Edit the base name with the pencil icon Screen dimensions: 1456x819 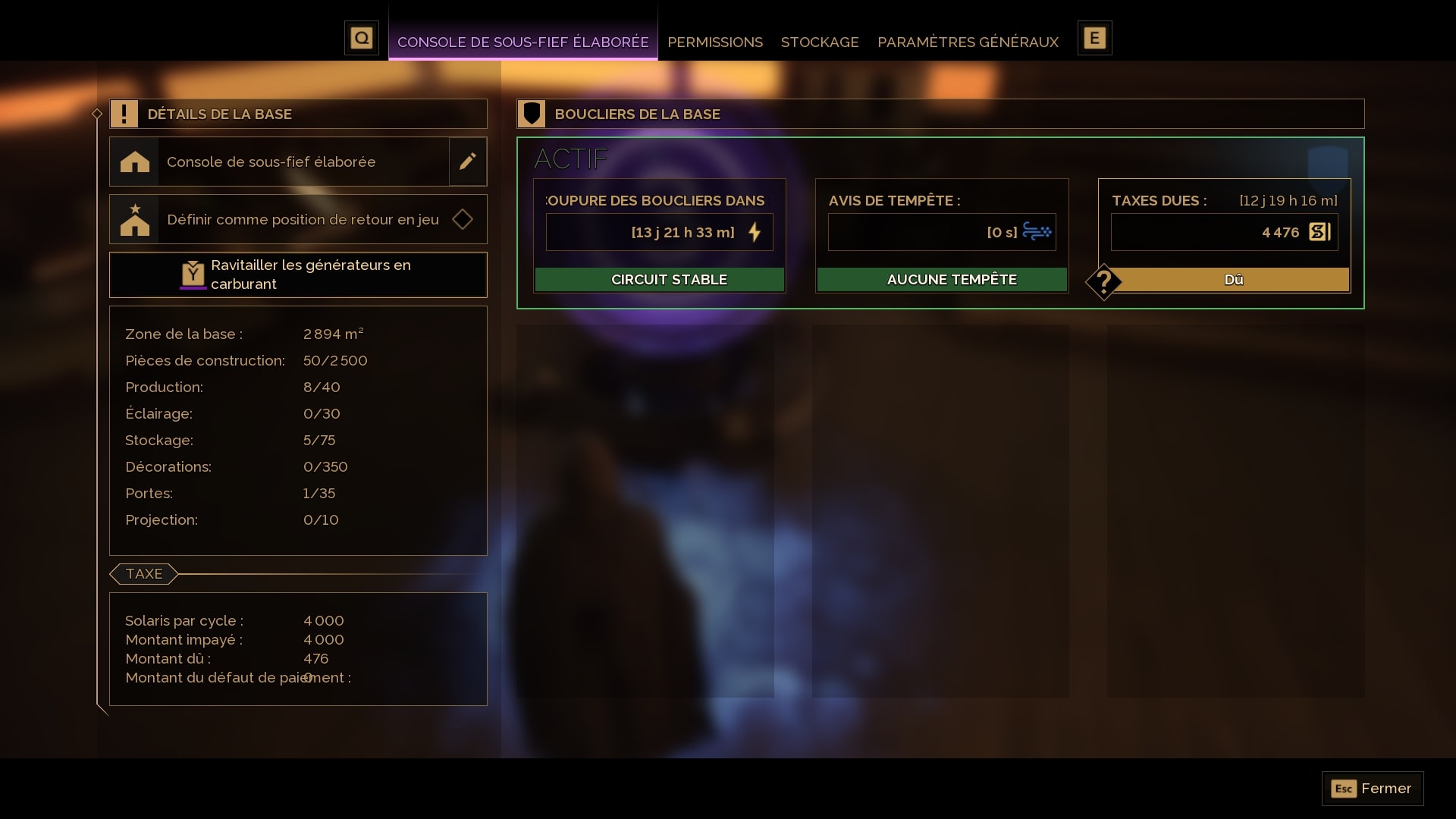pos(468,162)
